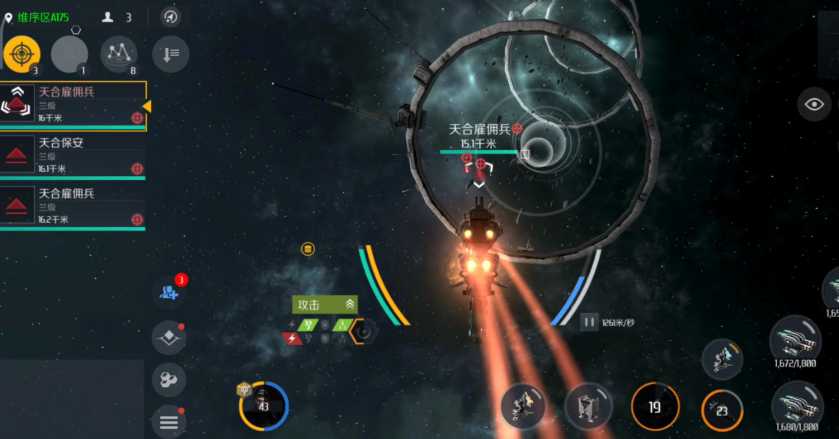
Task: Activate the module on cooldown 23
Action: (720, 408)
